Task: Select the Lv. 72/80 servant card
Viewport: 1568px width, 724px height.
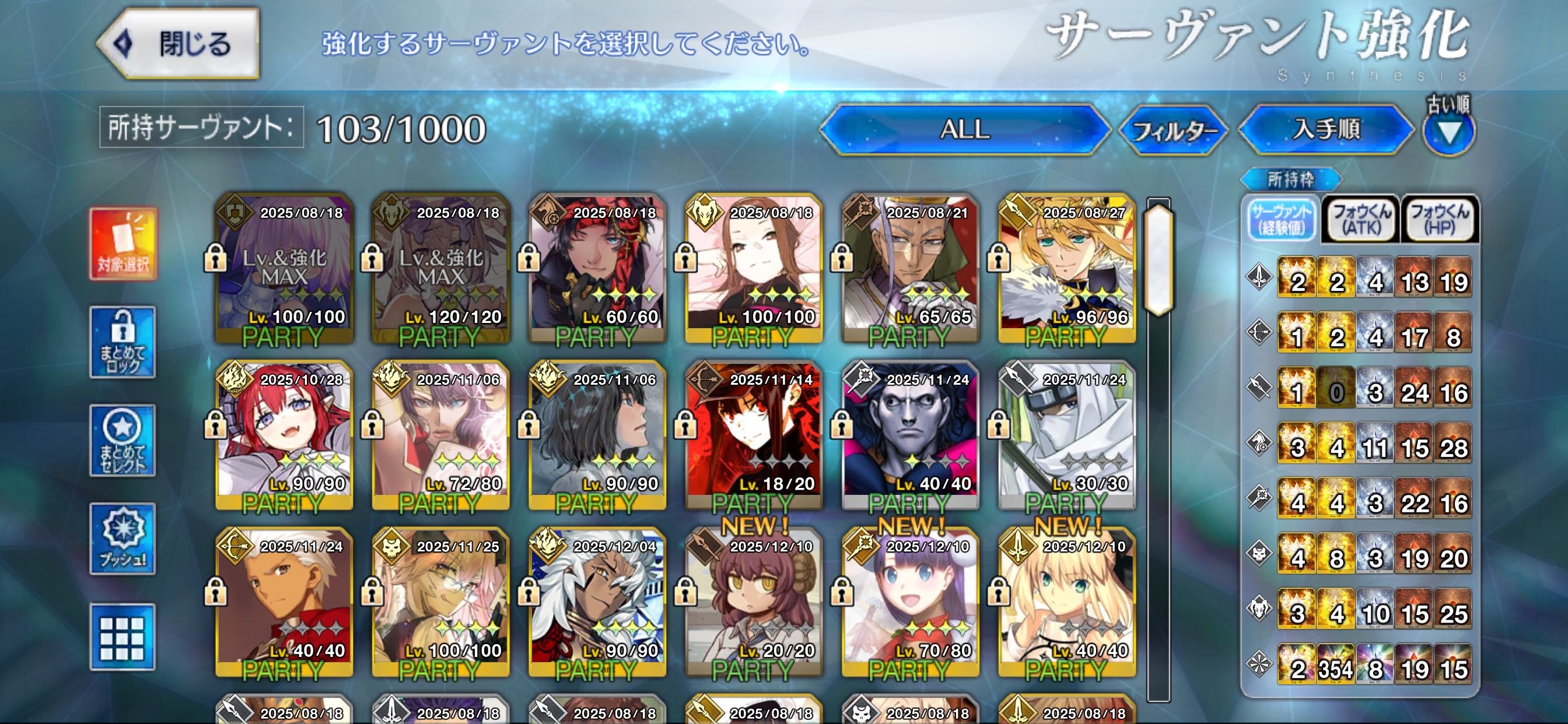Action: (440, 435)
